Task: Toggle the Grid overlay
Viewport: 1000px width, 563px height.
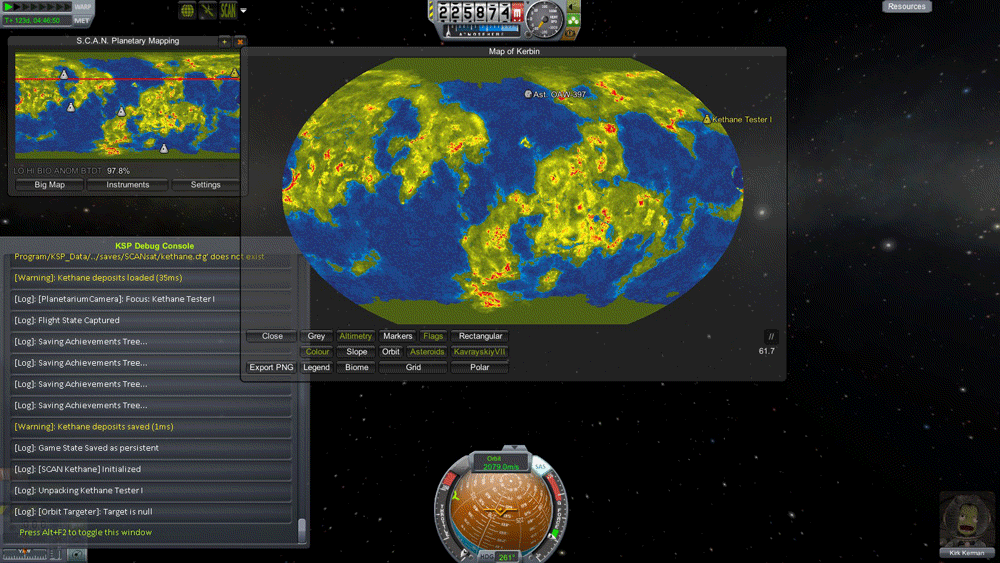Action: pyautogui.click(x=413, y=368)
